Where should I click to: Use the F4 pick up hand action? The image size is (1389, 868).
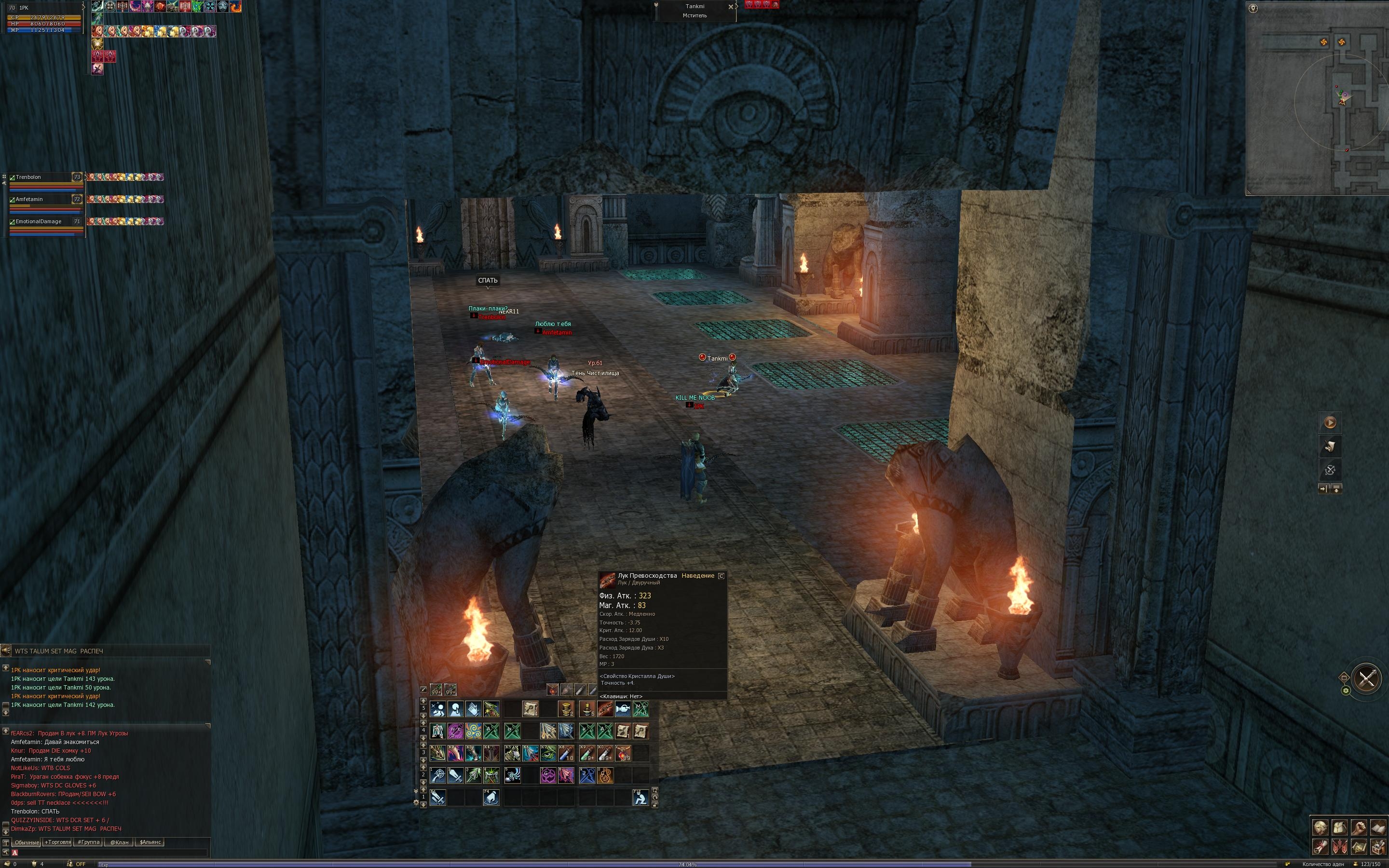[x=491, y=798]
